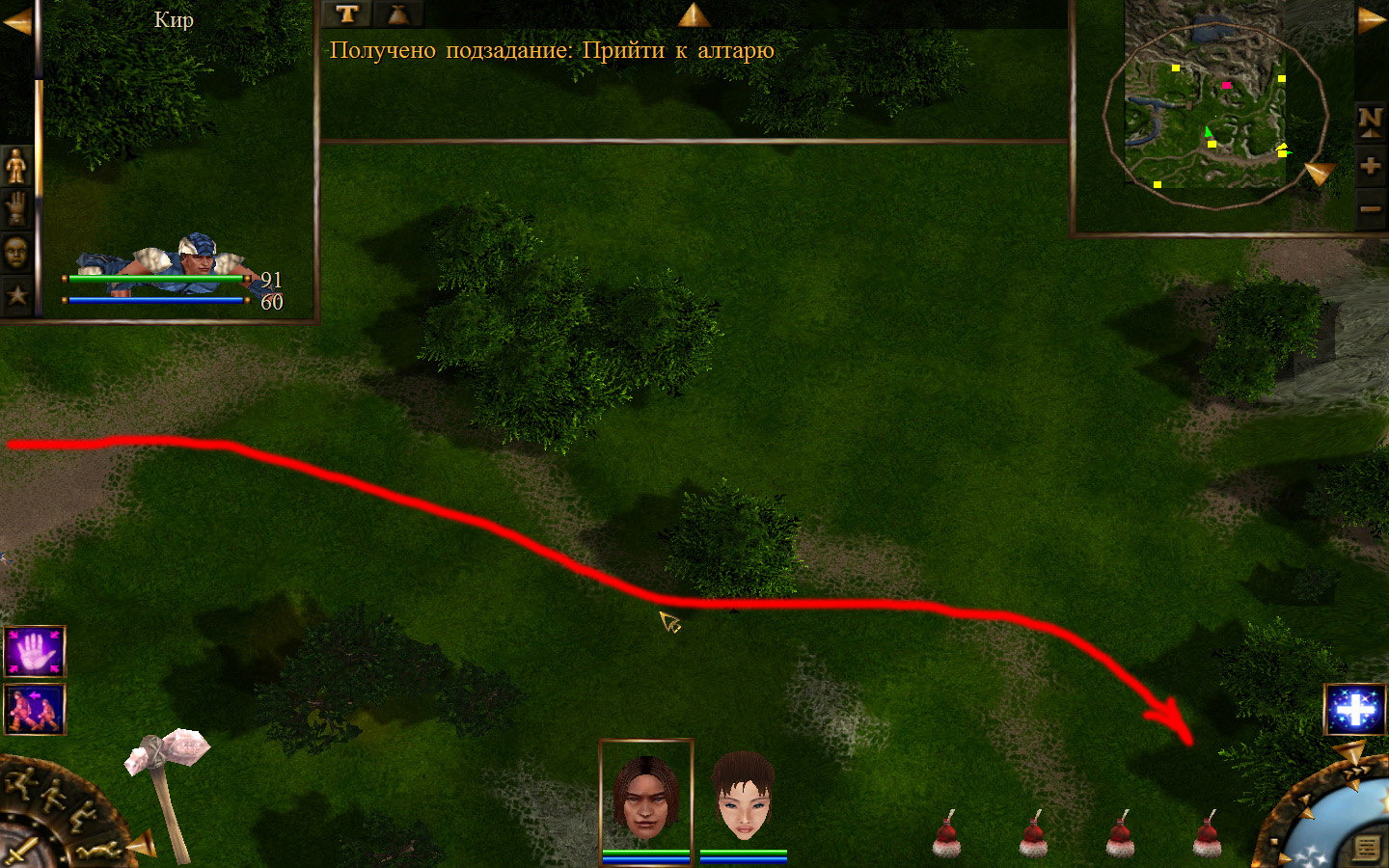Zoom in the minimap with plus button

click(x=1370, y=166)
